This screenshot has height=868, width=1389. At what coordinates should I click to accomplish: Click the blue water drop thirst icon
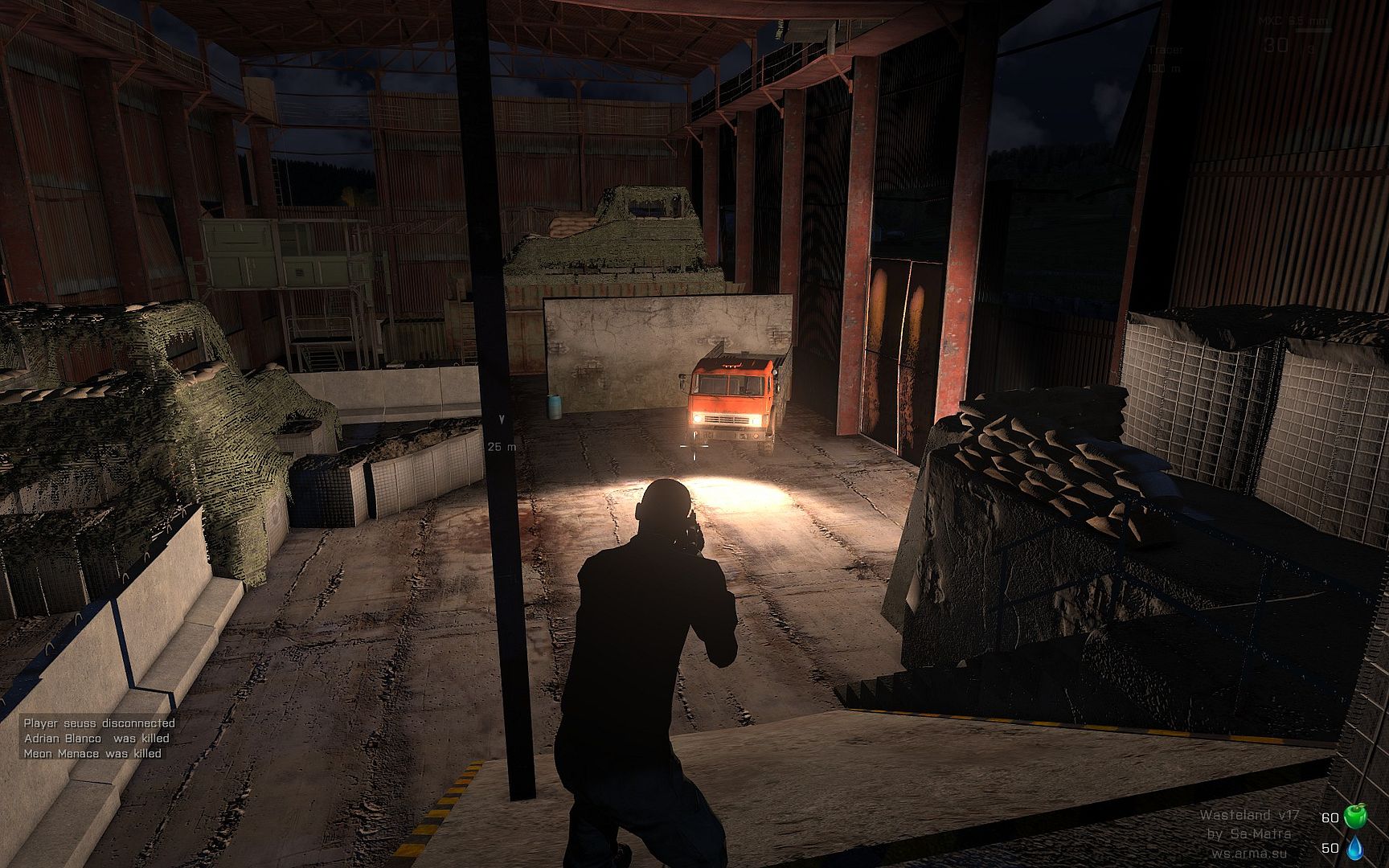[x=1355, y=847]
